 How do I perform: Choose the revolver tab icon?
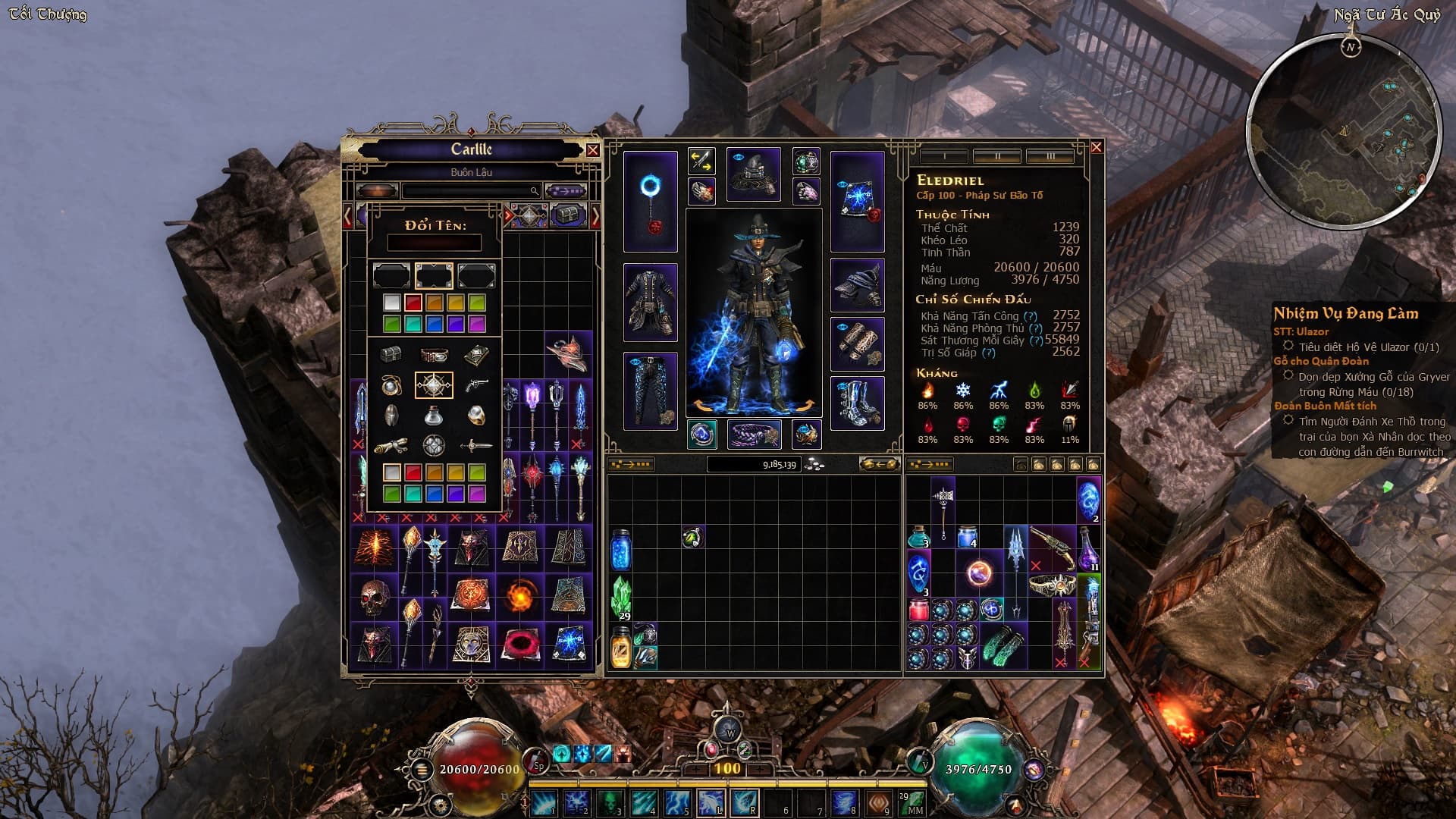[x=476, y=386]
